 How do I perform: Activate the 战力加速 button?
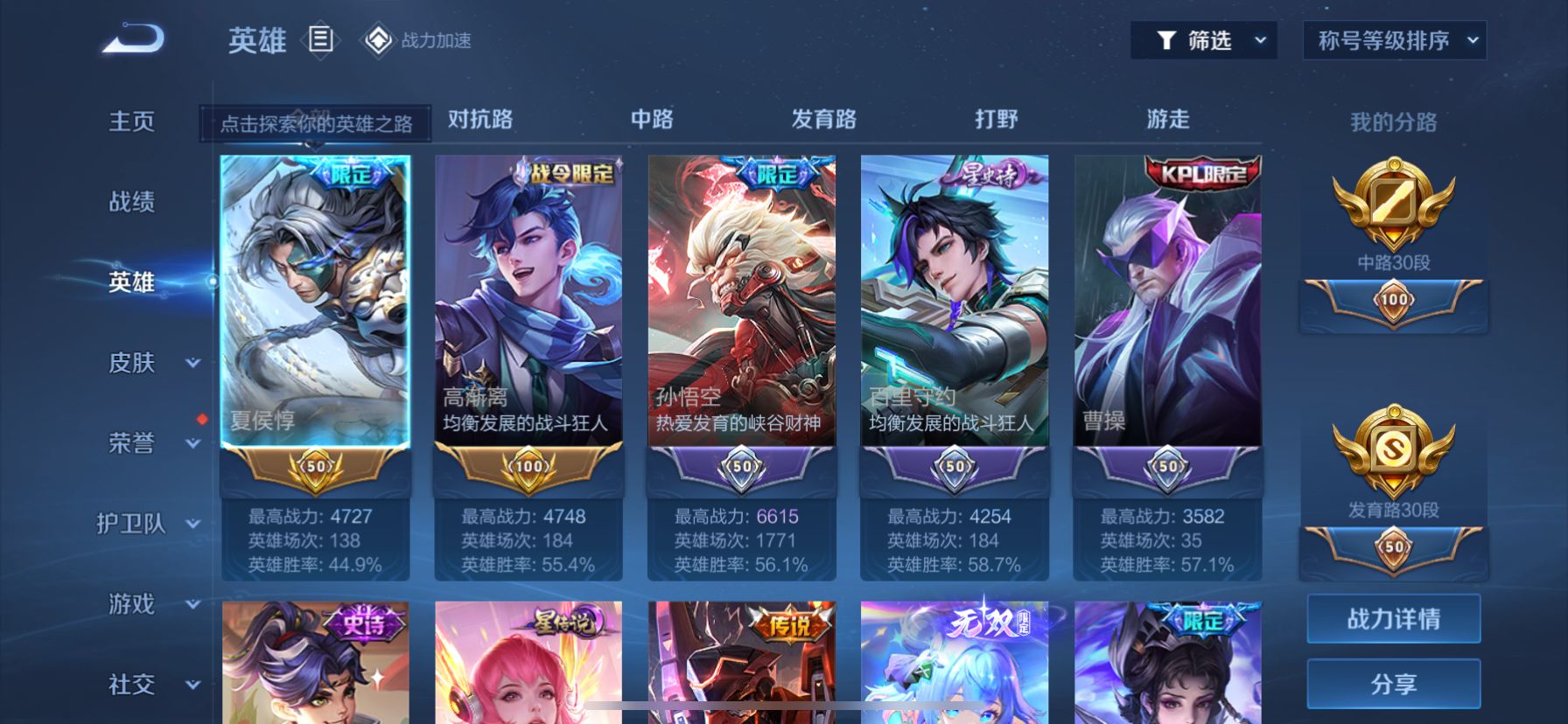(417, 40)
